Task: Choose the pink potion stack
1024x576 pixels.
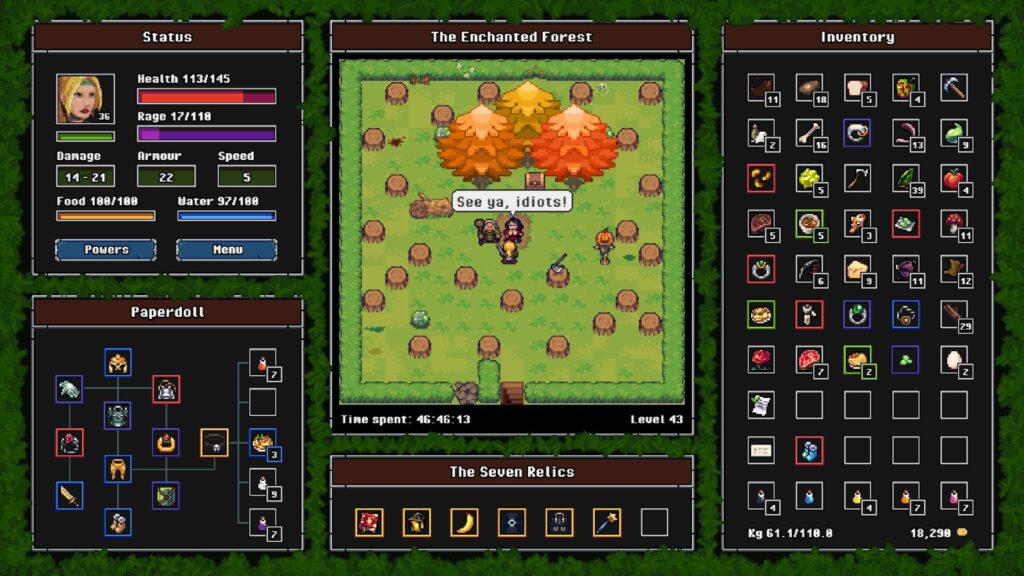Action: click(x=953, y=495)
